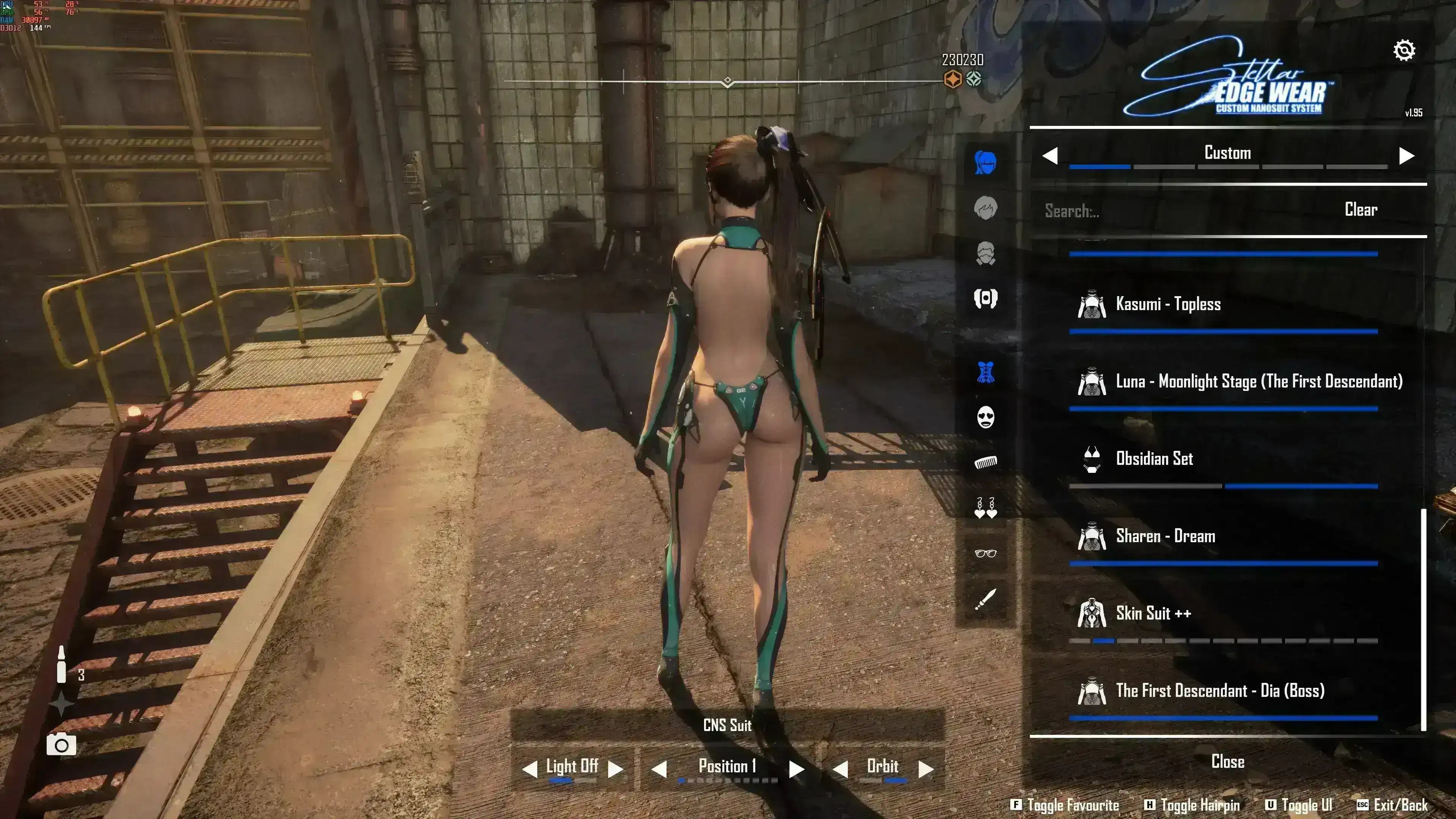Select The First Descendant - Dia (Boss)
The image size is (1456, 819).
[x=1220, y=691]
